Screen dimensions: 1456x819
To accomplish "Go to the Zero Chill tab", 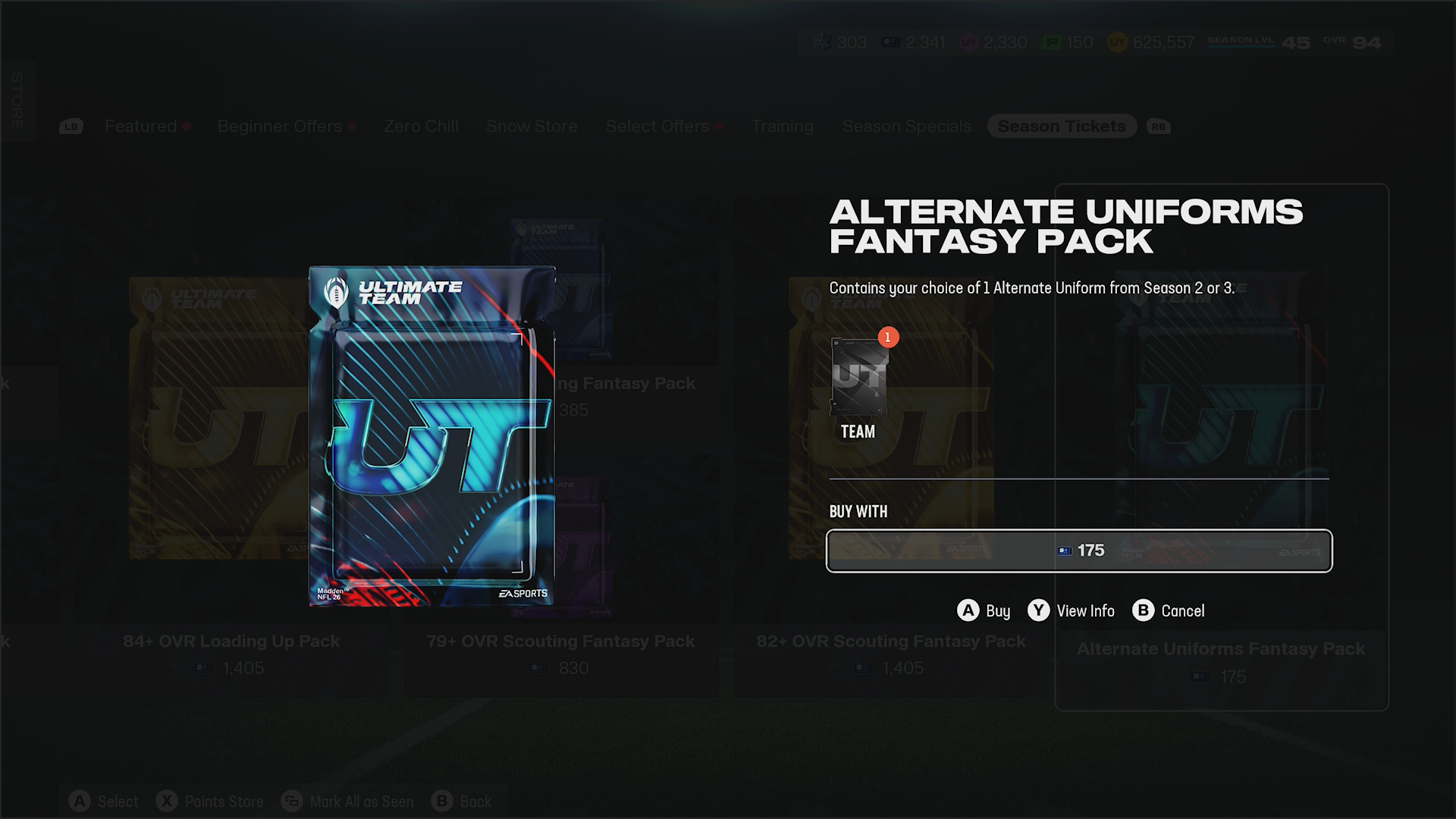I will click(x=421, y=127).
